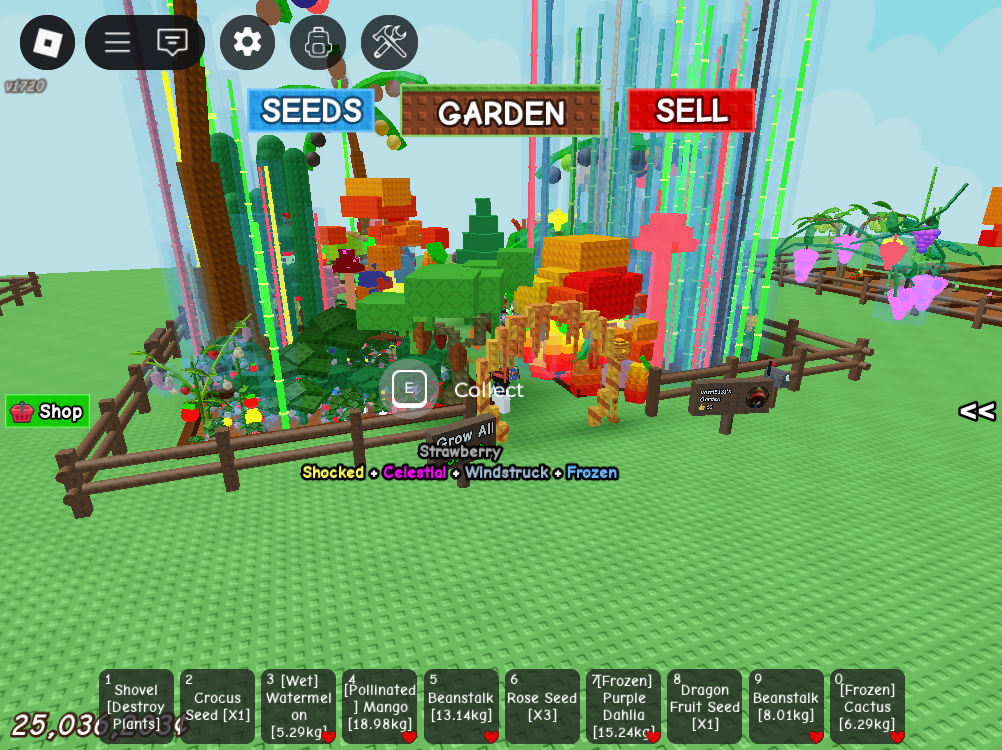Choose the Frozen Purple Dahlia slot
Screen dimensions: 1002x750
[x=623, y=706]
